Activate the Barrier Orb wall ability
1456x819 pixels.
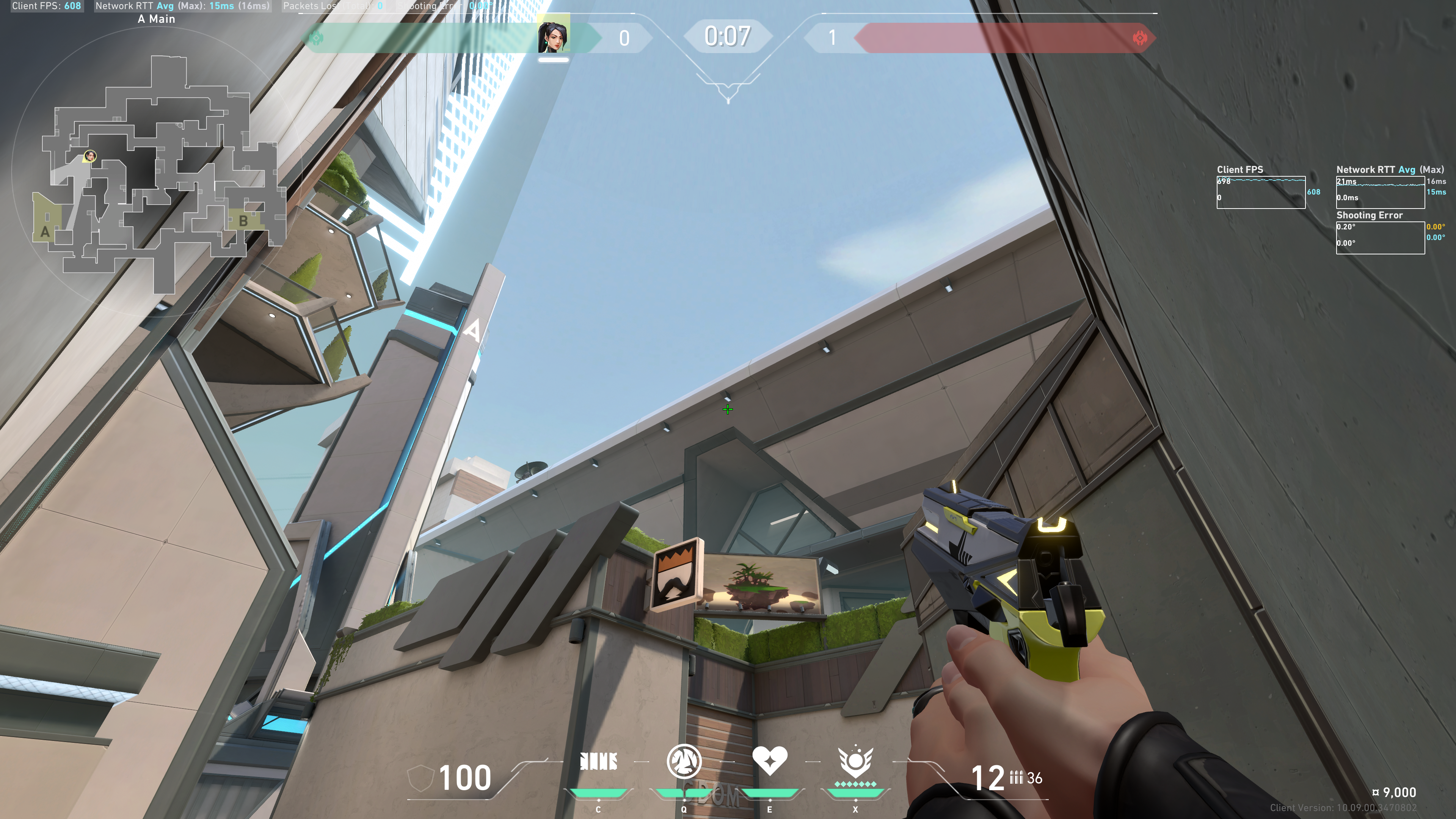(x=599, y=762)
